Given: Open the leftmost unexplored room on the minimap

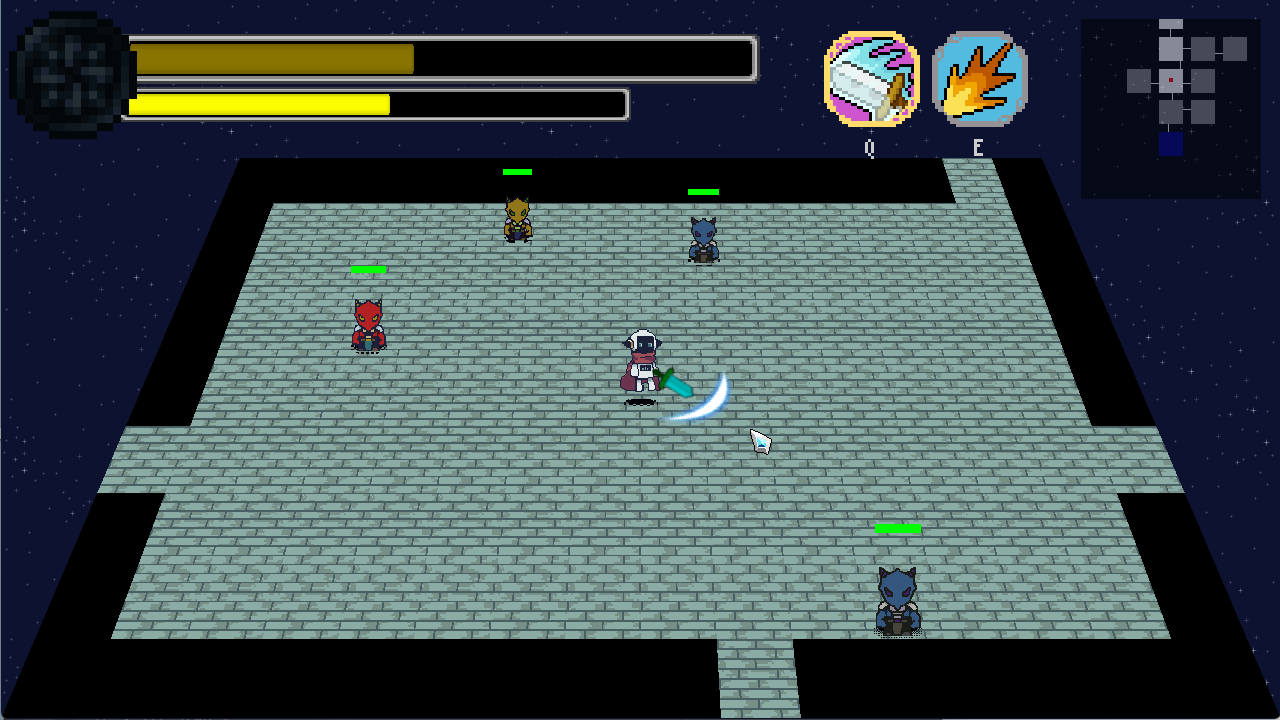Looking at the screenshot, I should pyautogui.click(x=1138, y=80).
